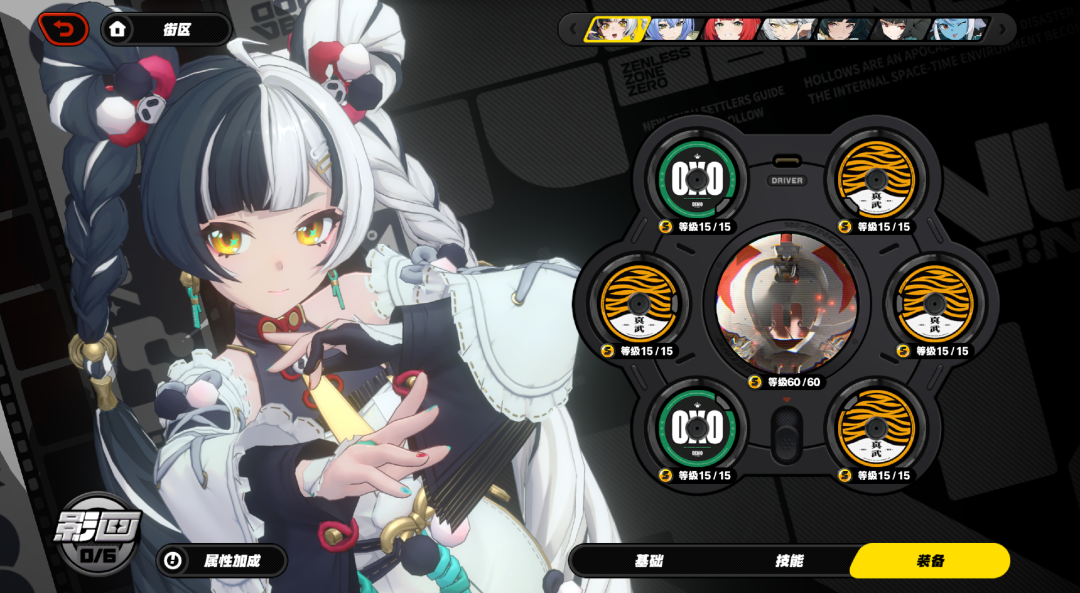This screenshot has width=1080, height=593.
Task: Pick the white-haired character portrait
Action: point(787,29)
